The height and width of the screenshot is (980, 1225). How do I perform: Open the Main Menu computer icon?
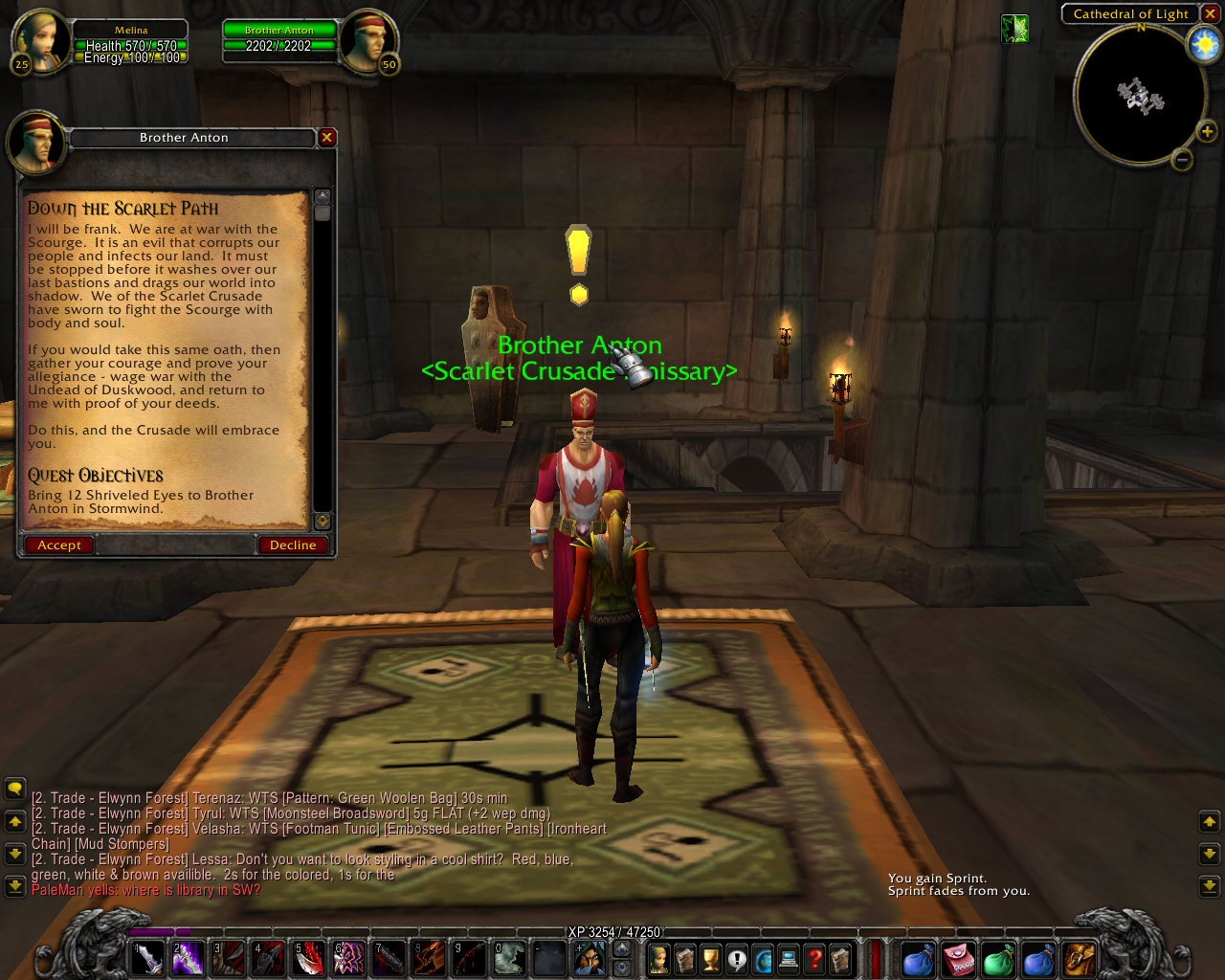click(x=788, y=960)
